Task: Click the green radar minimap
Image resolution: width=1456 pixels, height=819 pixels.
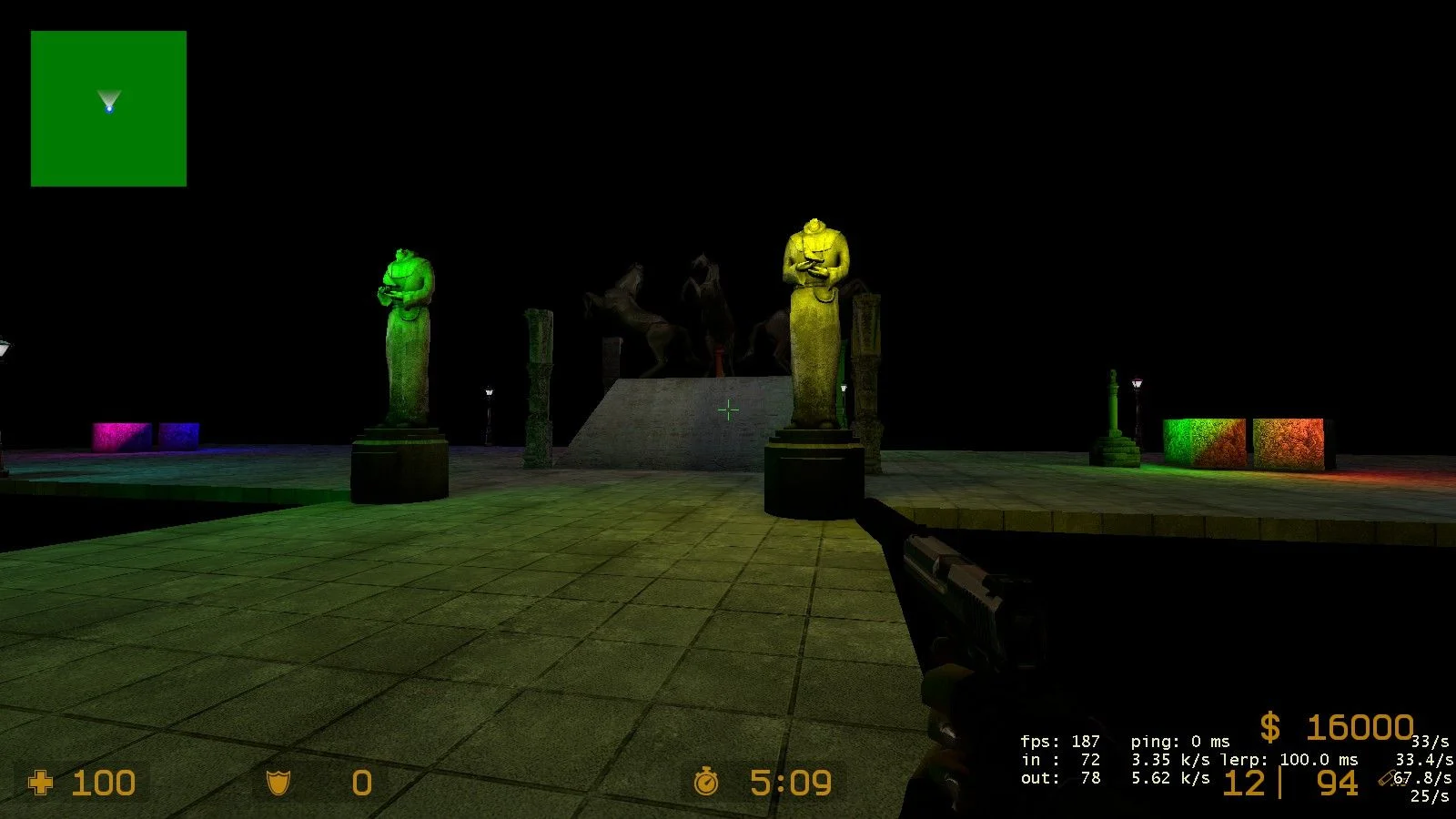Action: coord(108,108)
